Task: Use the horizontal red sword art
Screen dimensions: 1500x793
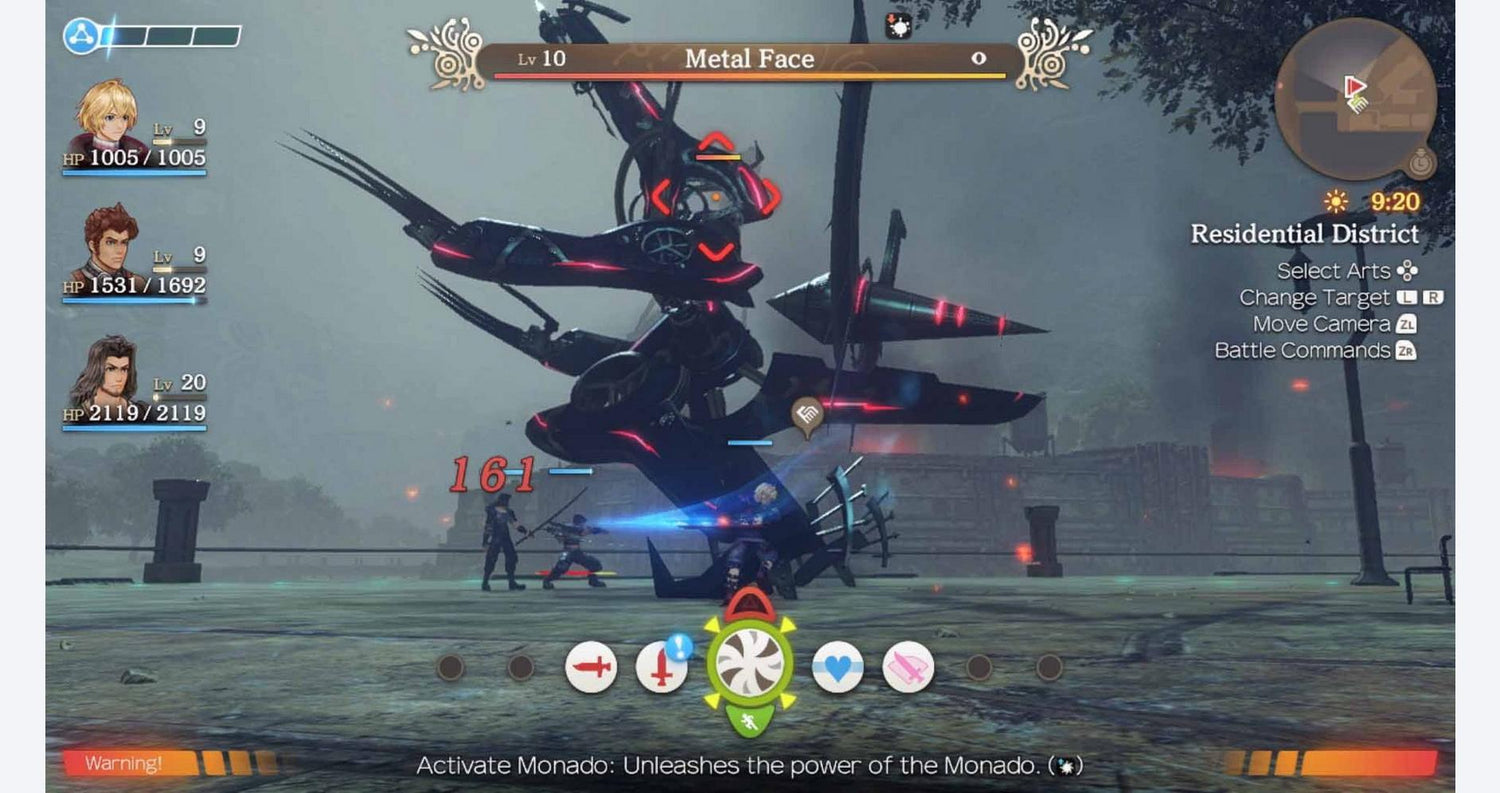Action: 590,667
